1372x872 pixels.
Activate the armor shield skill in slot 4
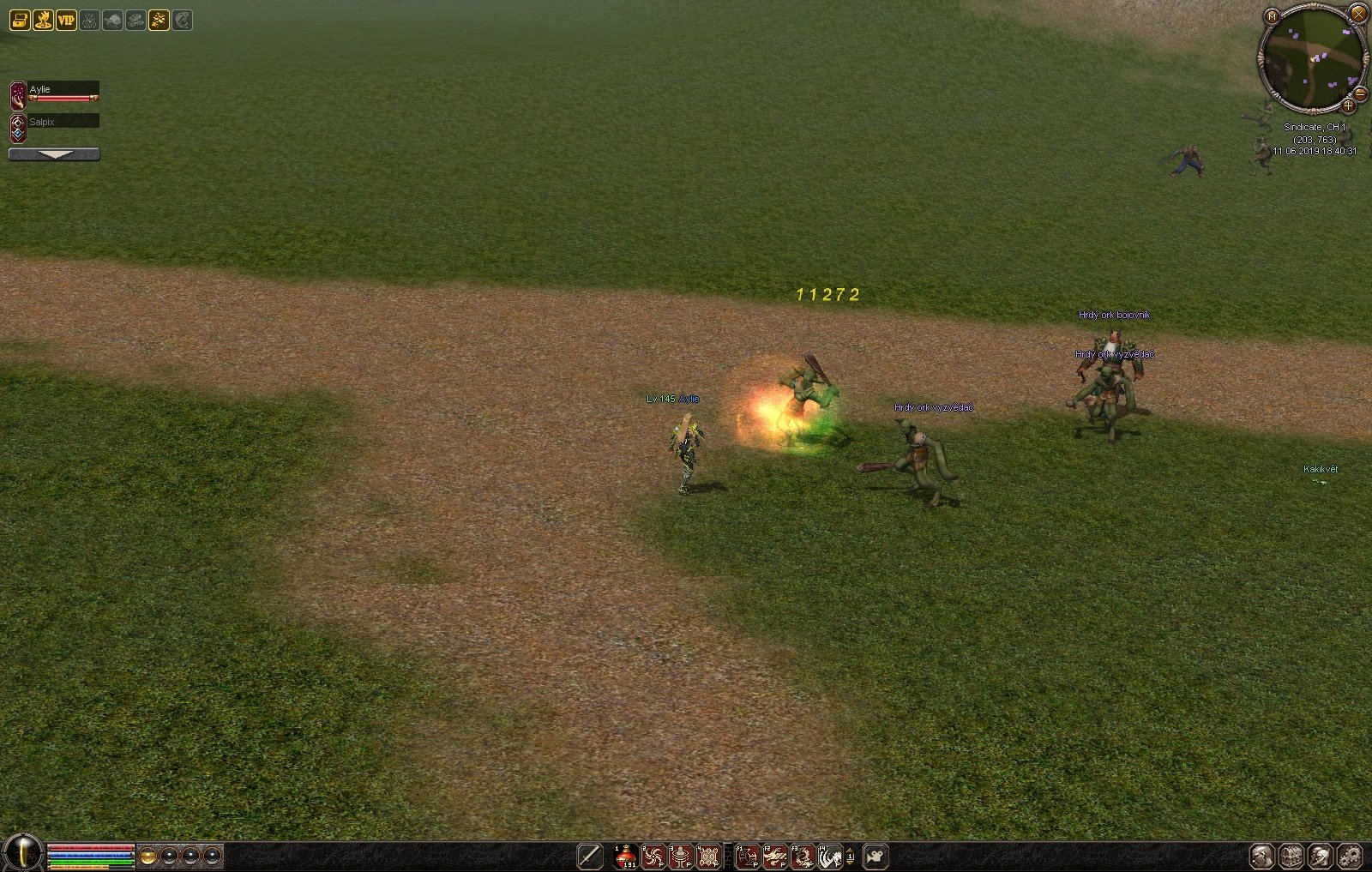(708, 856)
